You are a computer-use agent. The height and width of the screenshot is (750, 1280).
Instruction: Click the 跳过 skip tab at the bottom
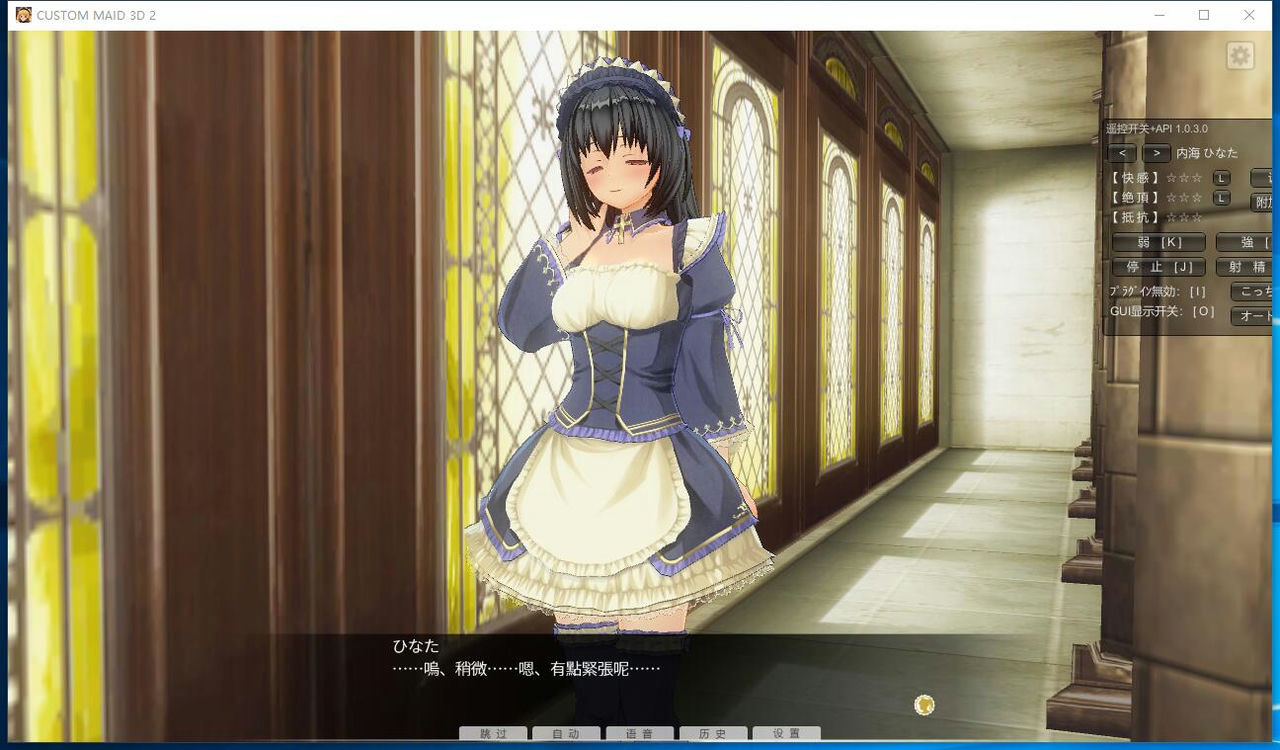492,733
